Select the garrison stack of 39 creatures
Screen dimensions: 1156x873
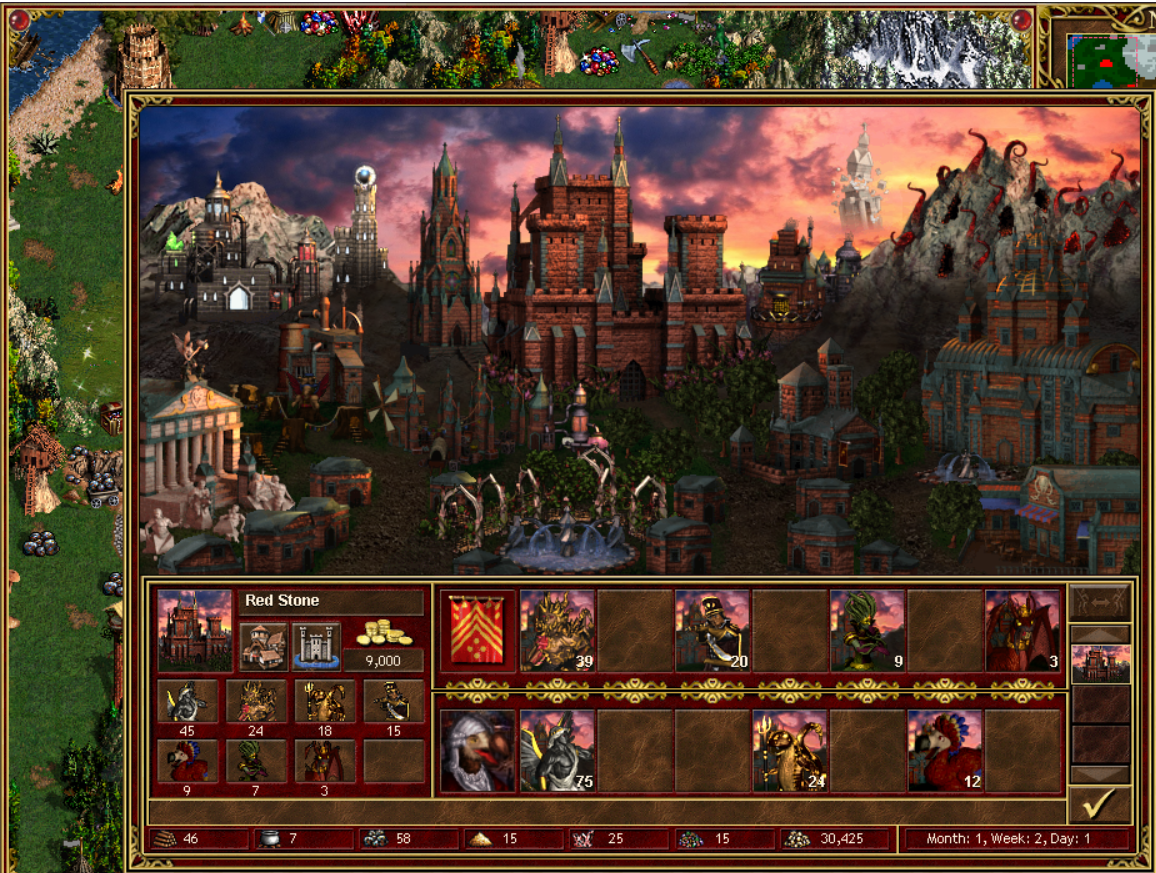557,630
